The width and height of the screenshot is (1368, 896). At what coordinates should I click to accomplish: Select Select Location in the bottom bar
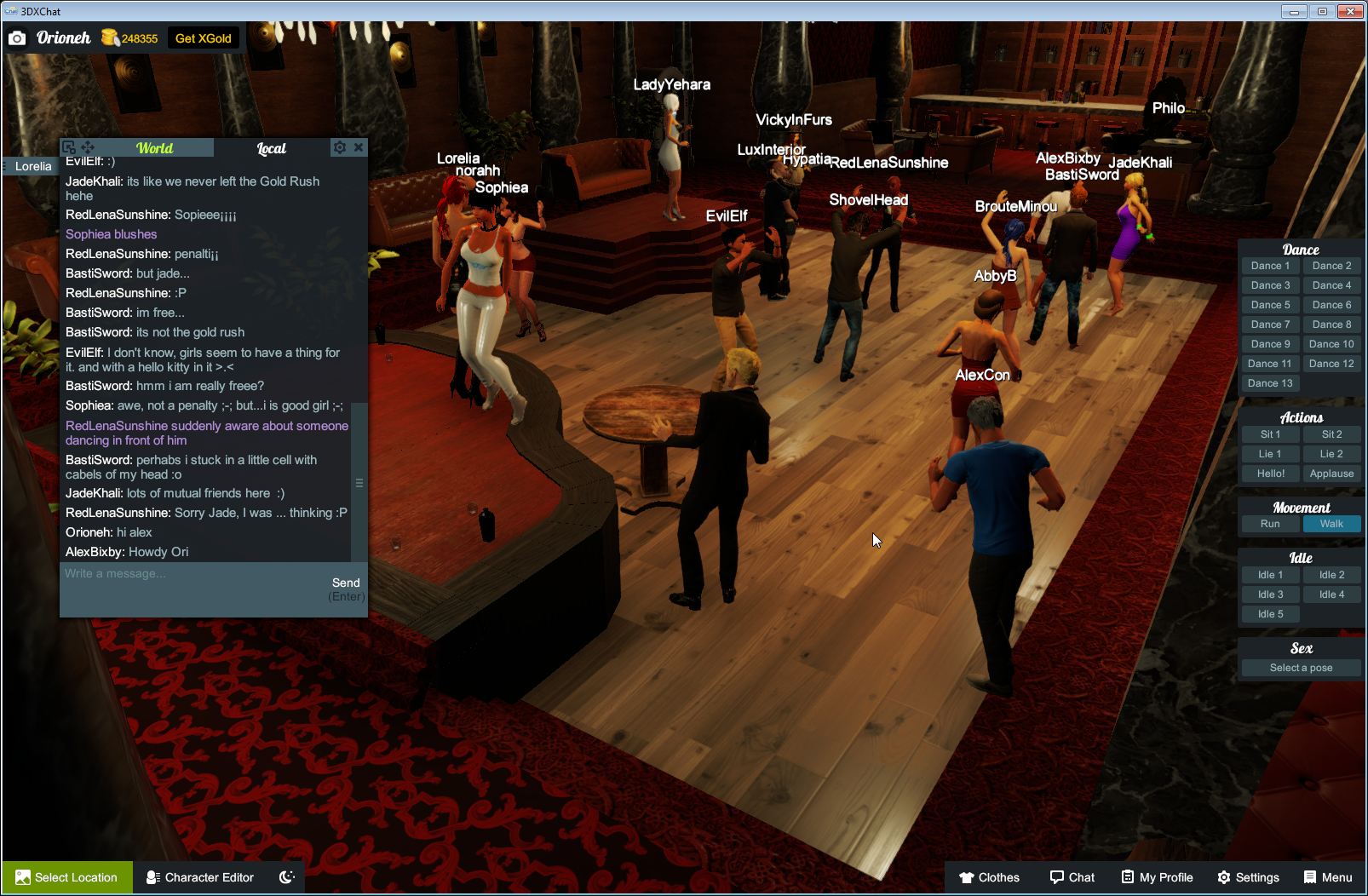coord(66,877)
